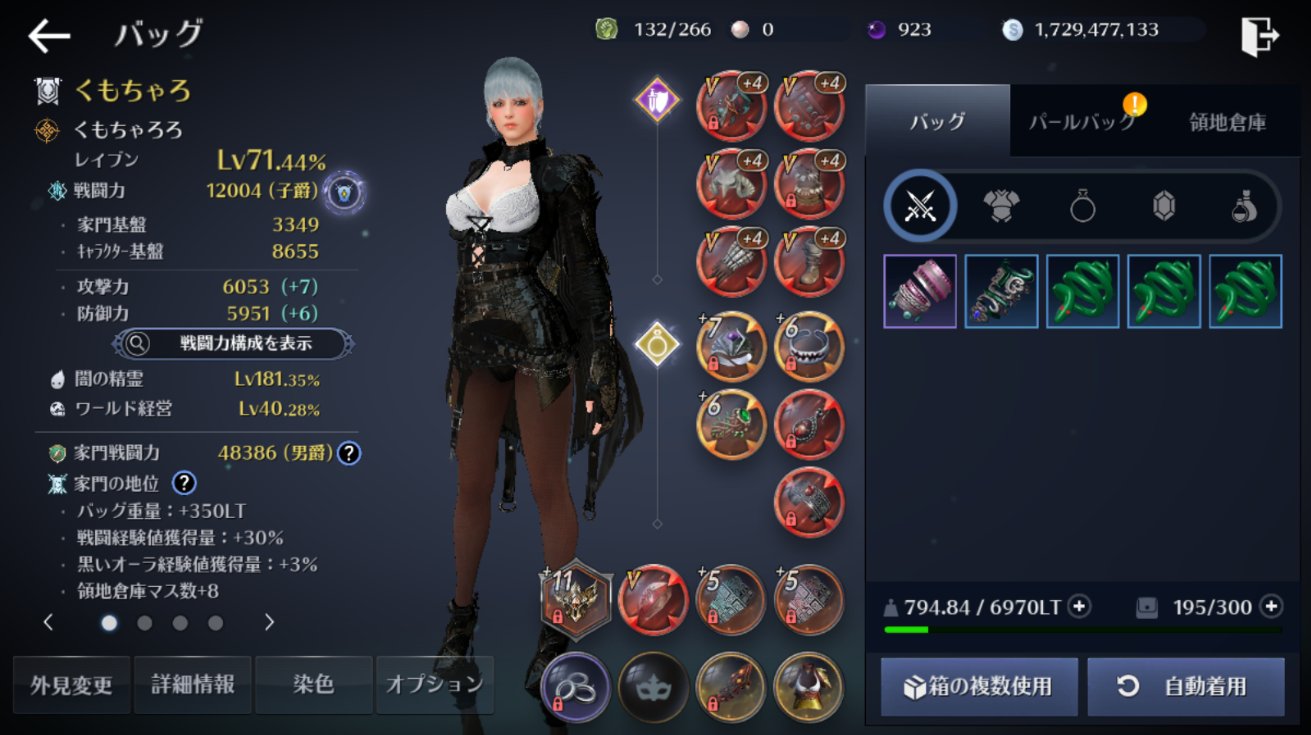
Task: Select the pink bracelet item thumbnail
Action: 919,290
